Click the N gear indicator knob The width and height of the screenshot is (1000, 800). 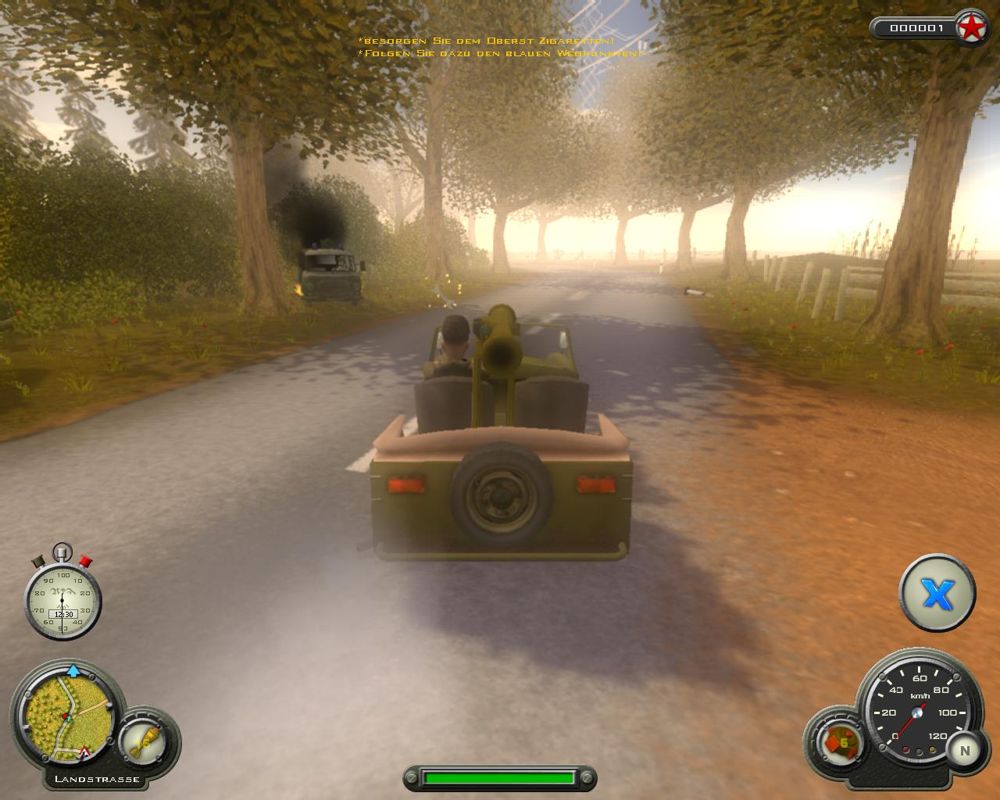tap(965, 749)
